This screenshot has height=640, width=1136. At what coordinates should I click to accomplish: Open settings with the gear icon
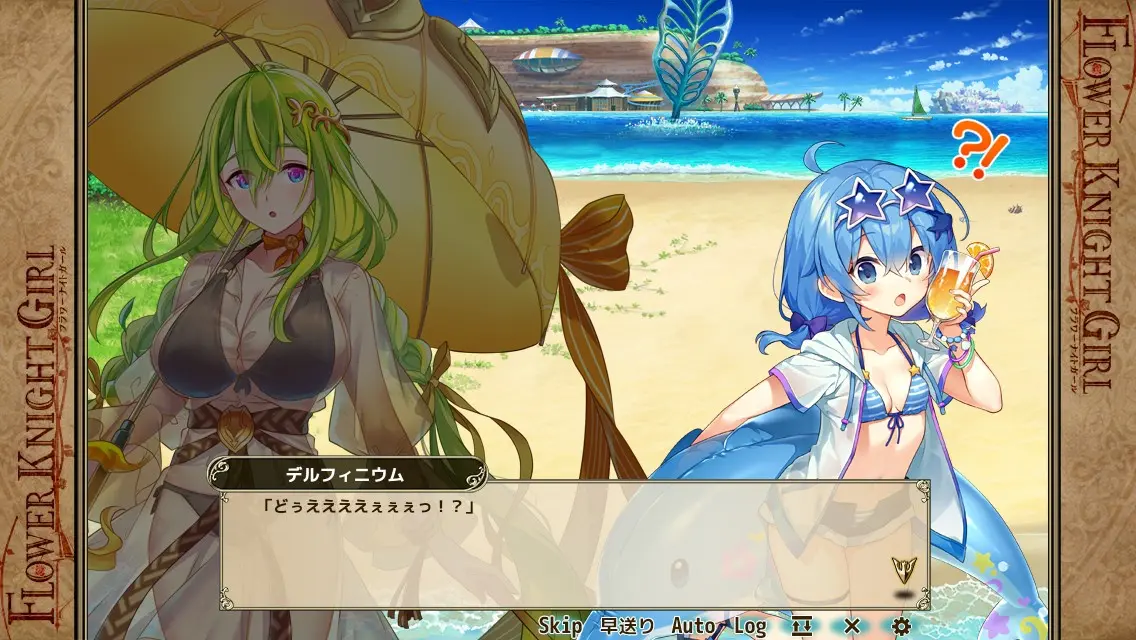(x=901, y=626)
